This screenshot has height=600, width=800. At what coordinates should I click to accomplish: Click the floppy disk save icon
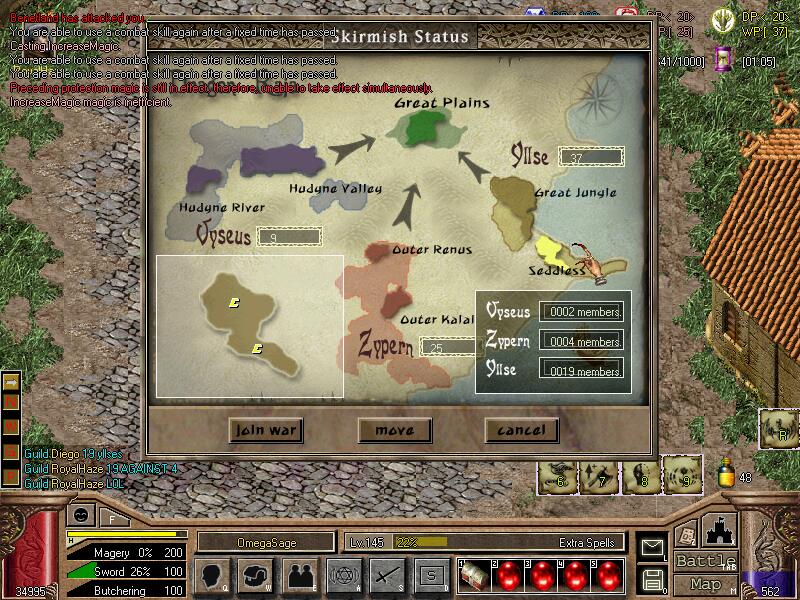click(x=653, y=577)
